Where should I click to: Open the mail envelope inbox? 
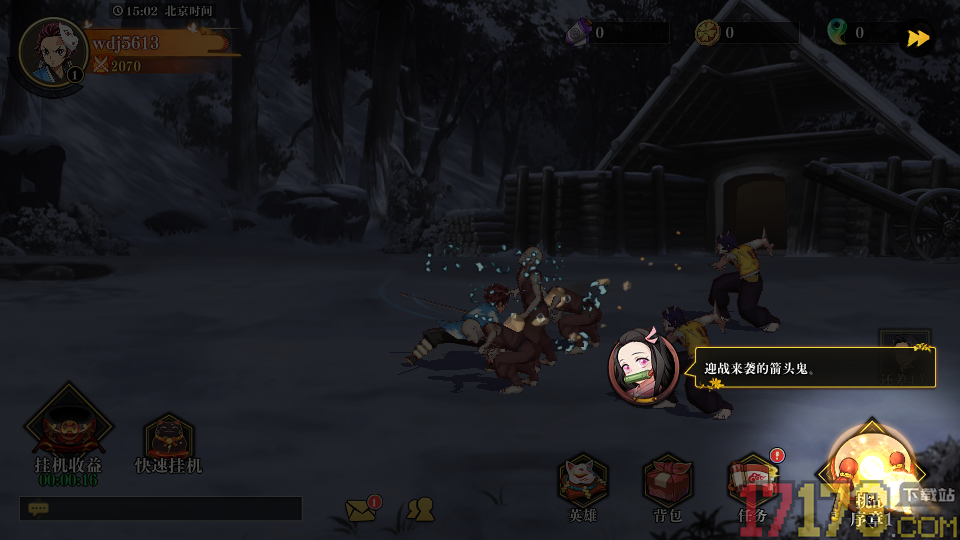pyautogui.click(x=361, y=511)
